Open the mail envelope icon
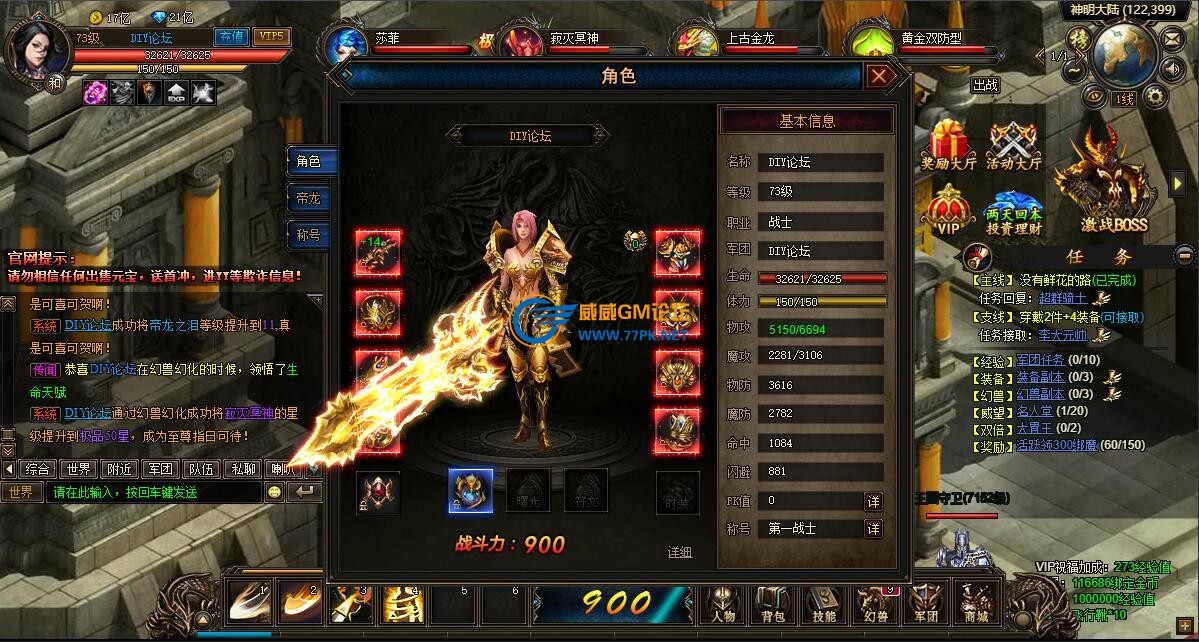 pyautogui.click(x=1173, y=38)
